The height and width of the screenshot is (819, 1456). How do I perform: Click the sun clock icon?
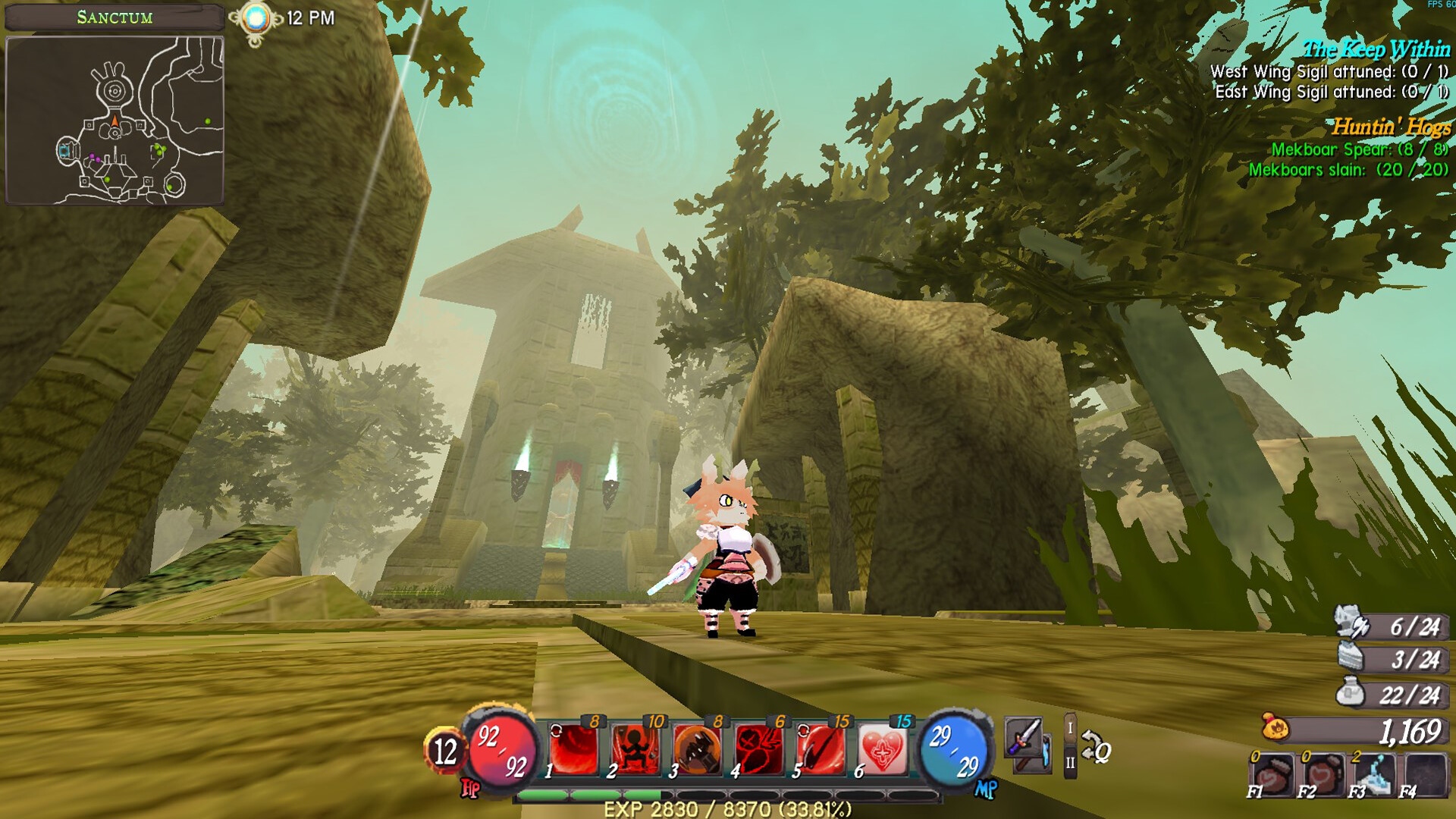256,18
